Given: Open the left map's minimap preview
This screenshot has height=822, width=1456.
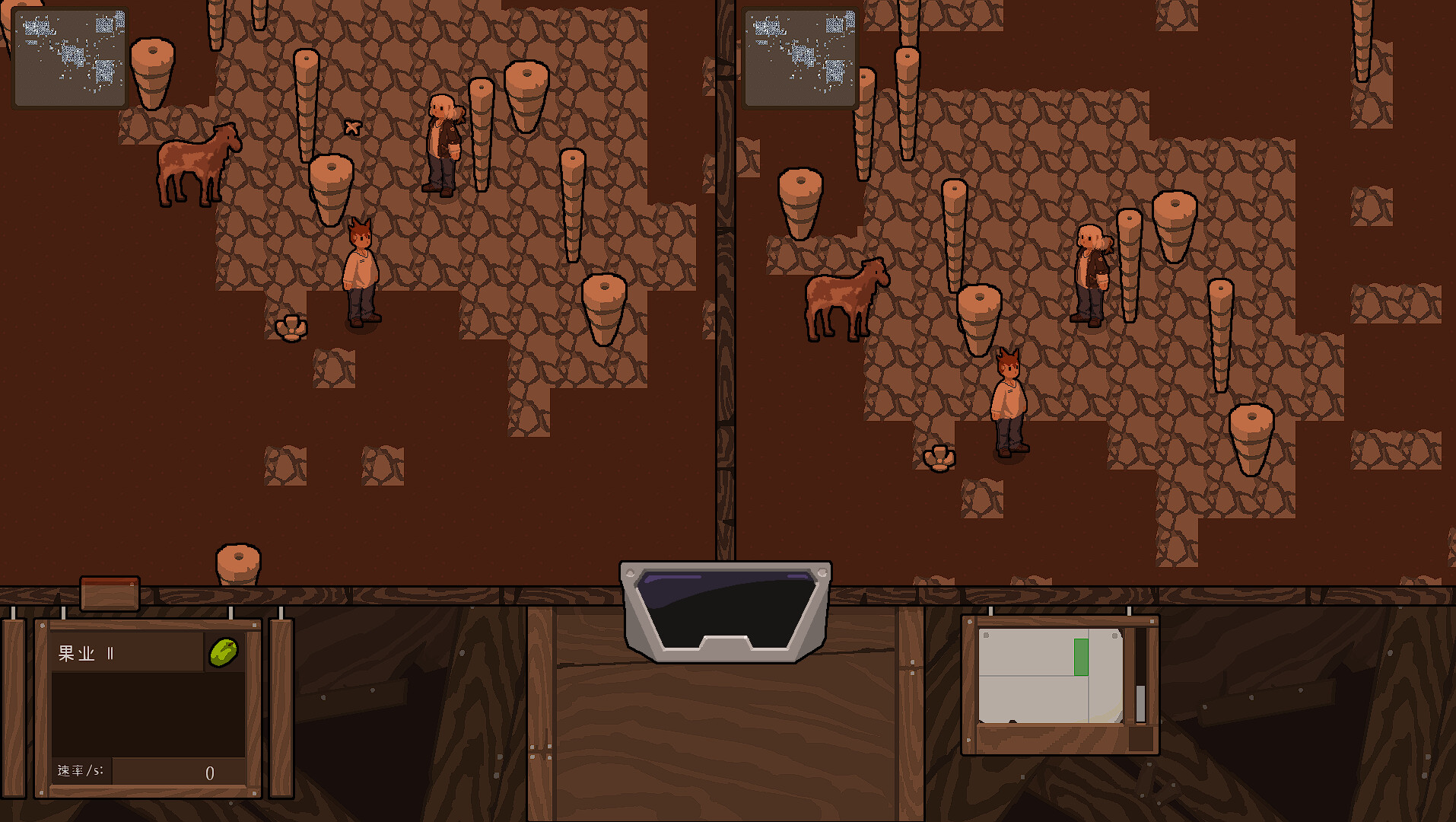Looking at the screenshot, I should [69, 56].
